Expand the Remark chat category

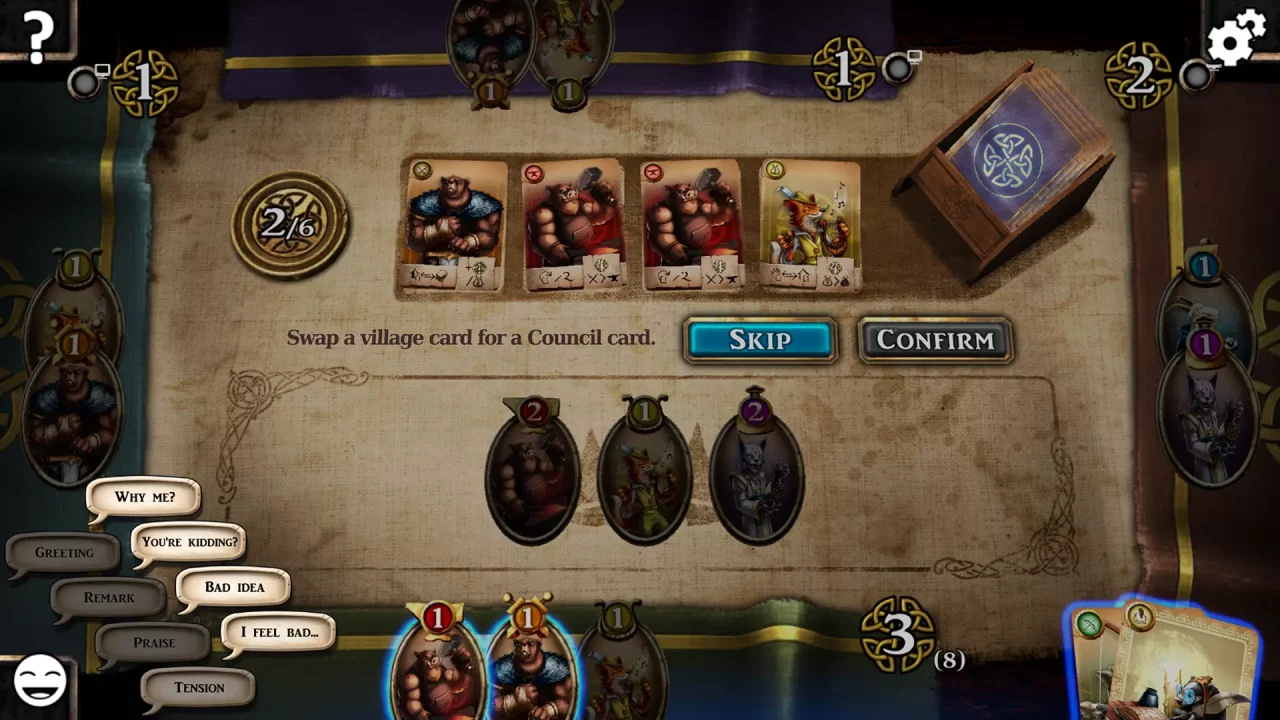tap(108, 597)
